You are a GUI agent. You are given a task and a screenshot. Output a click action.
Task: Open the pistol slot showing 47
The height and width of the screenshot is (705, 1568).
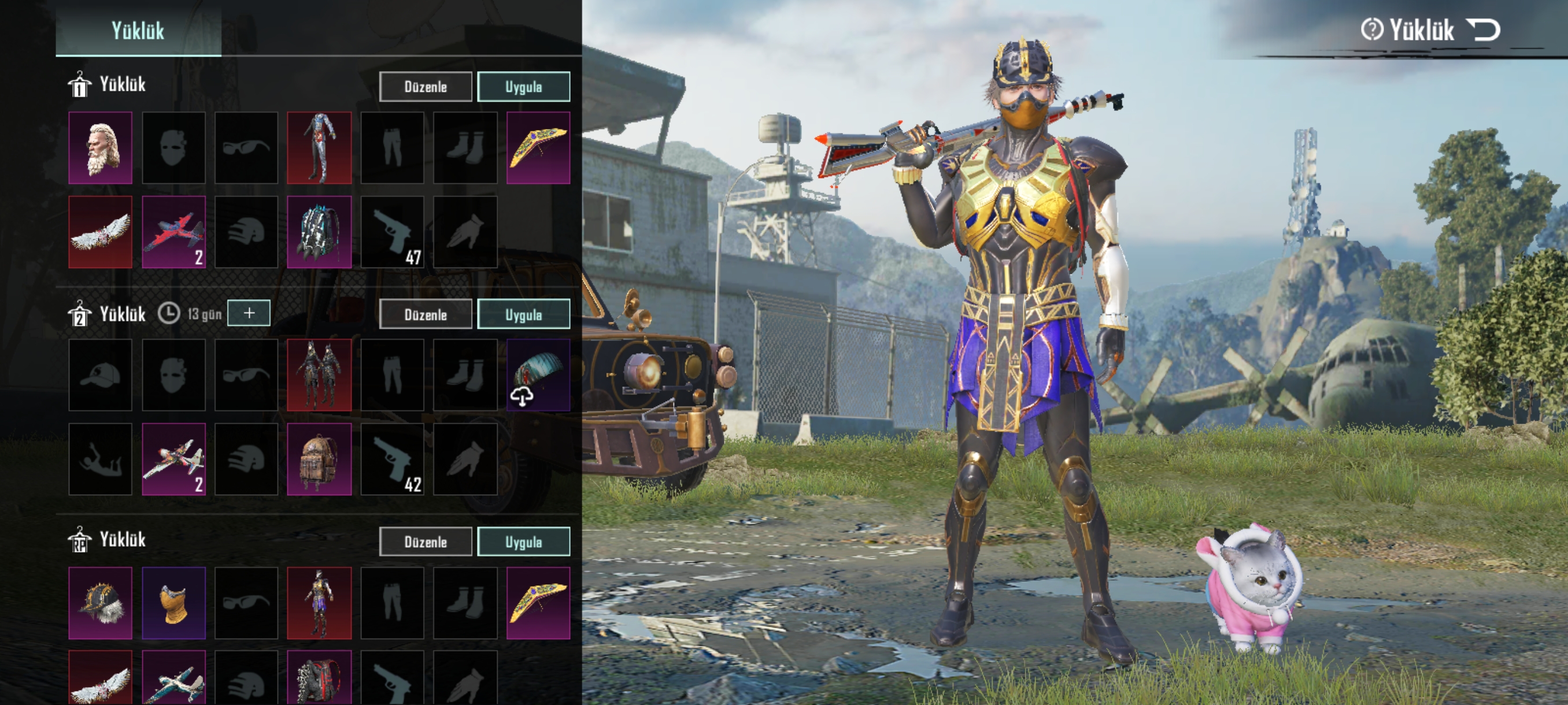(x=393, y=232)
